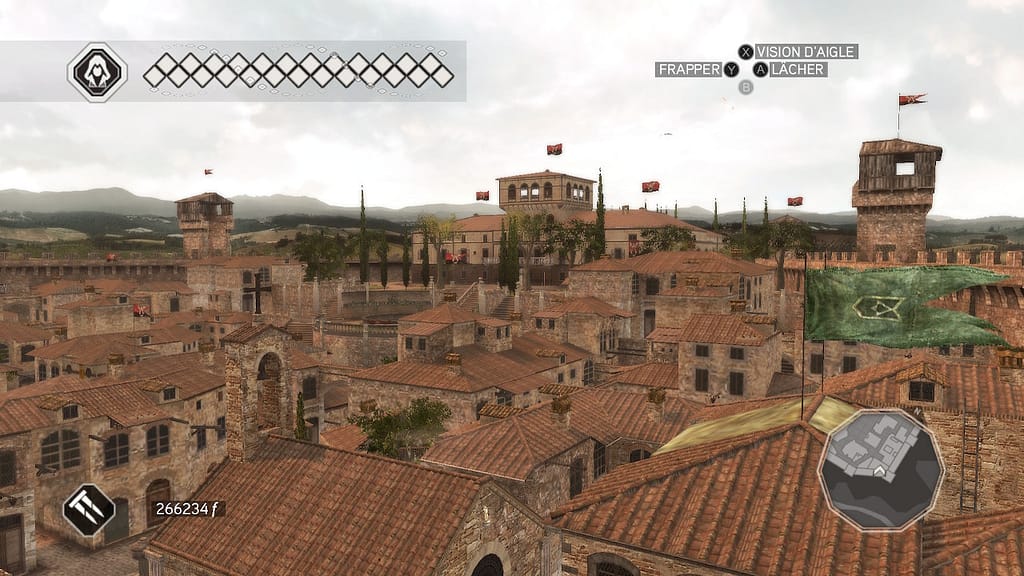Click the hooded assassin emblem icon

(x=97, y=71)
